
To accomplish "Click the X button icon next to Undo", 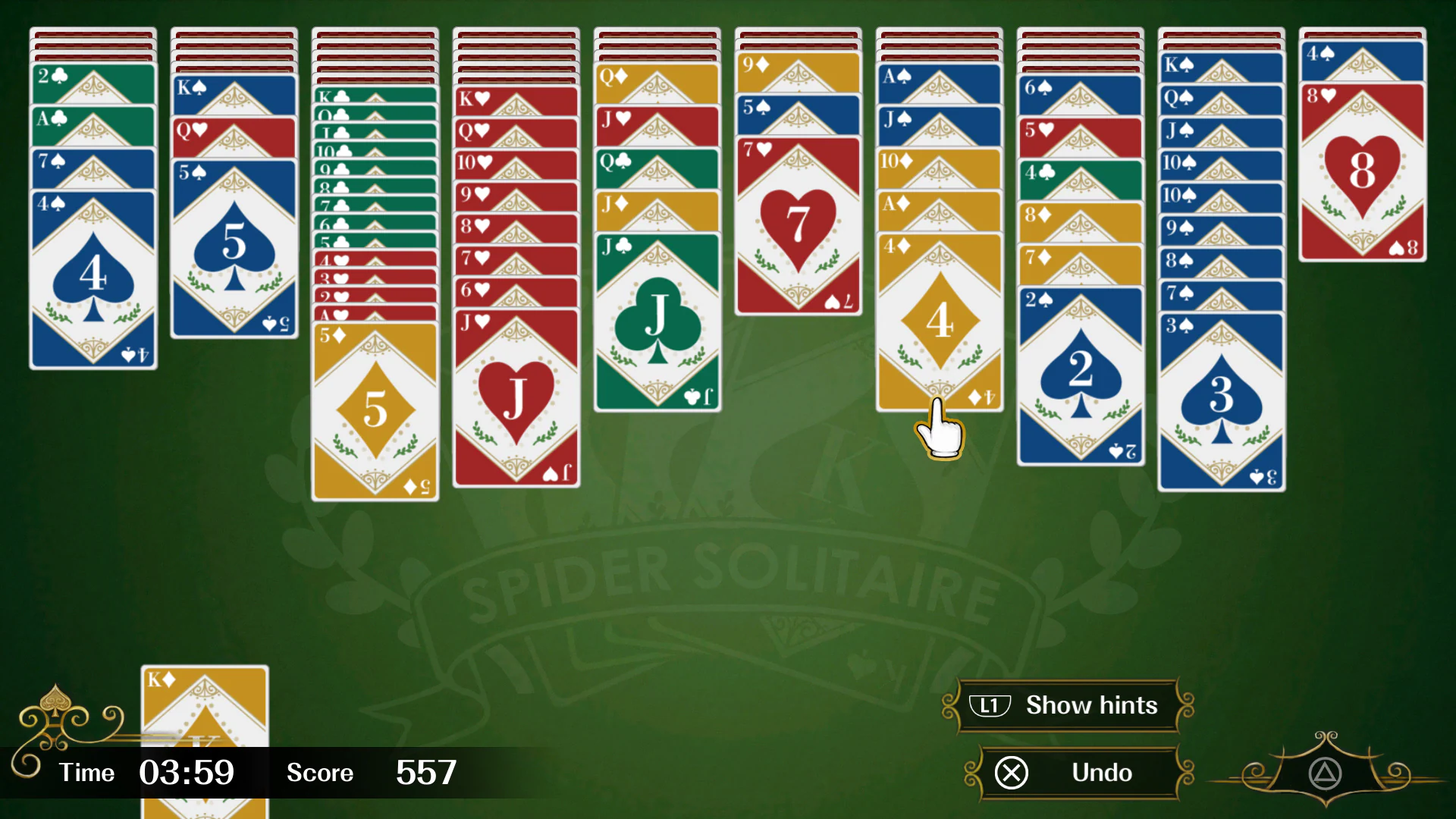I will (1011, 773).
